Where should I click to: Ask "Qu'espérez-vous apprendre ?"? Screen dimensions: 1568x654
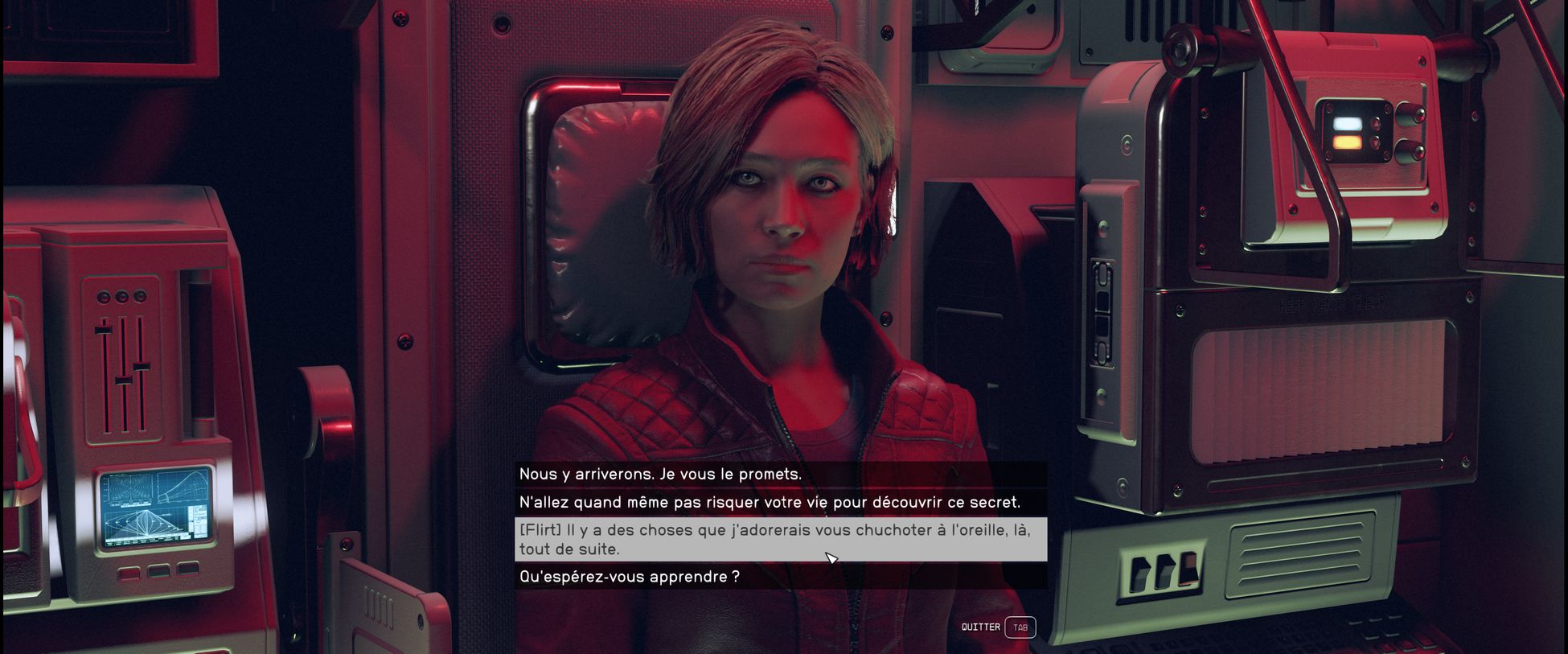click(x=630, y=577)
